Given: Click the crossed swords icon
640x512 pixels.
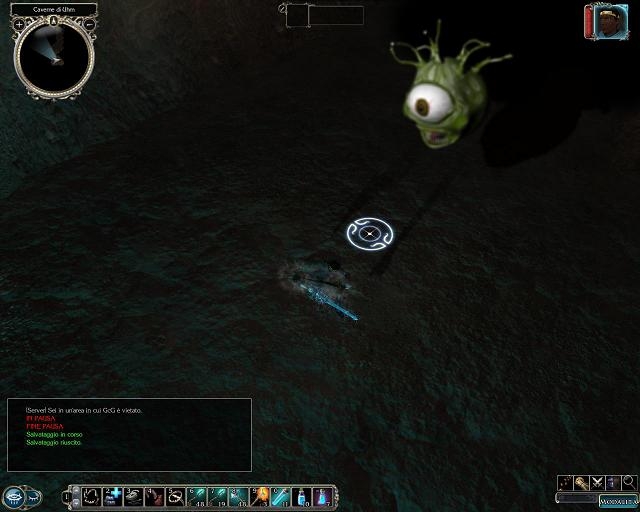Looking at the screenshot, I should [597, 482].
